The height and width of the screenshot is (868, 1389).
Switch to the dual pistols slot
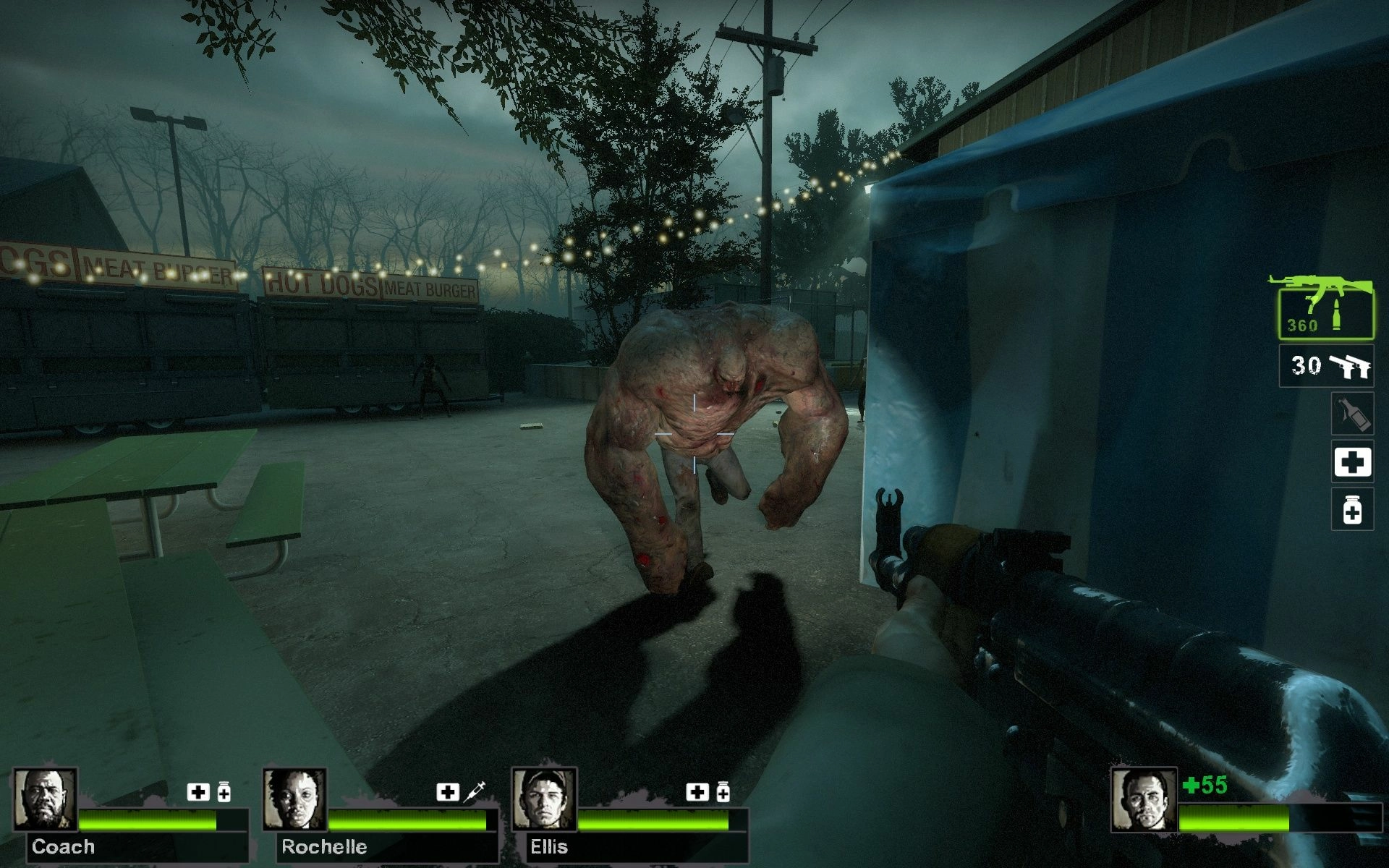[1326, 366]
